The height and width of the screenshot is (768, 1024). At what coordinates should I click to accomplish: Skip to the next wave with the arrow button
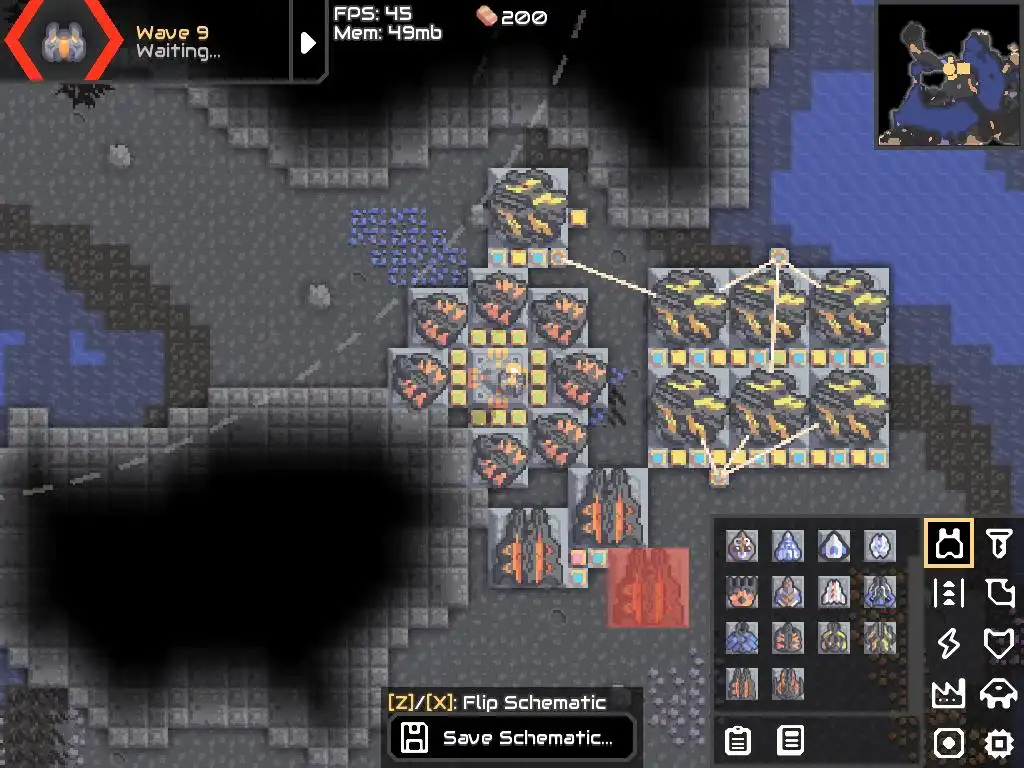(308, 42)
